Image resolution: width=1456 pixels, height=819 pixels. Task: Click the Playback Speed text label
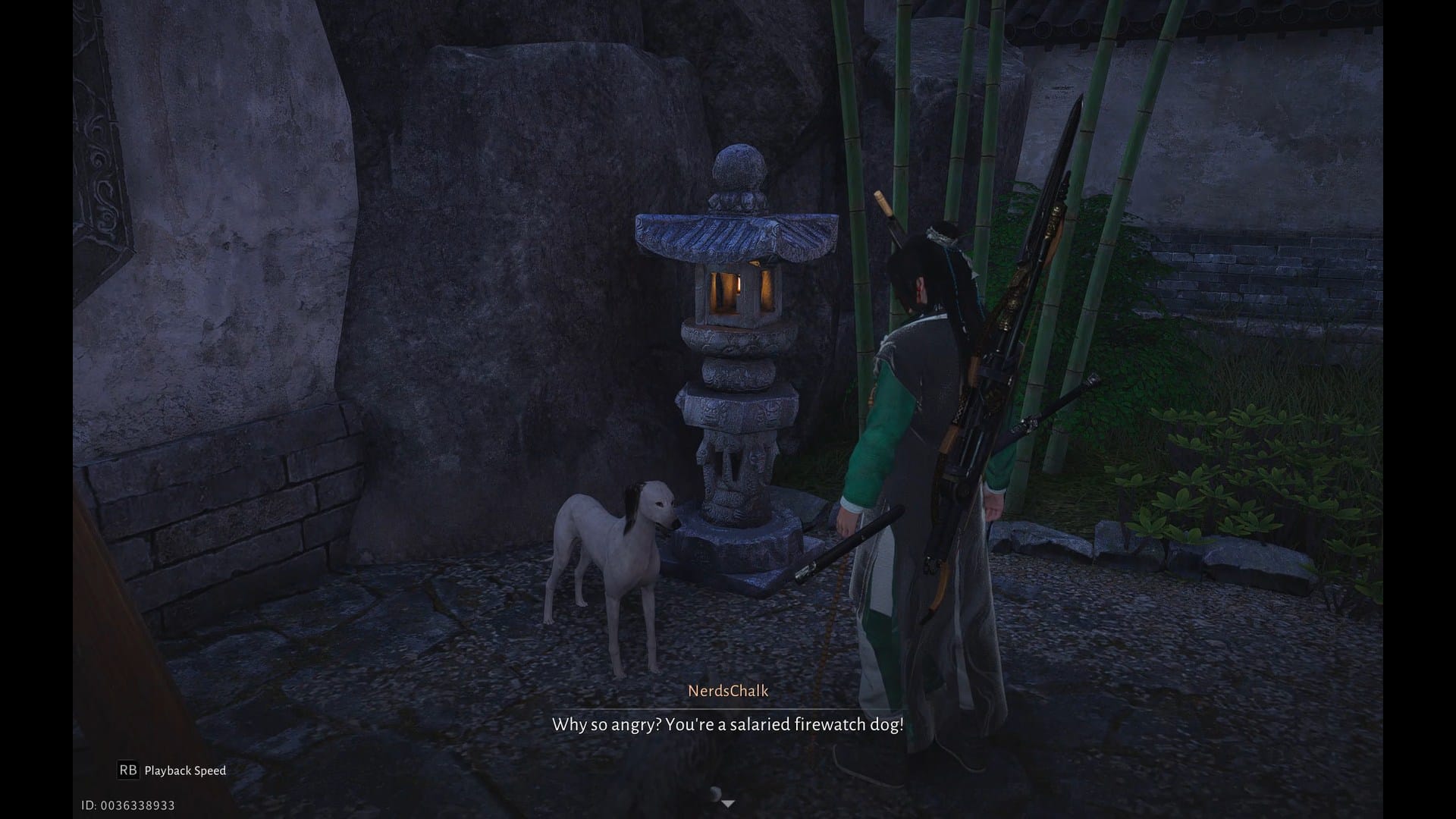click(x=184, y=770)
